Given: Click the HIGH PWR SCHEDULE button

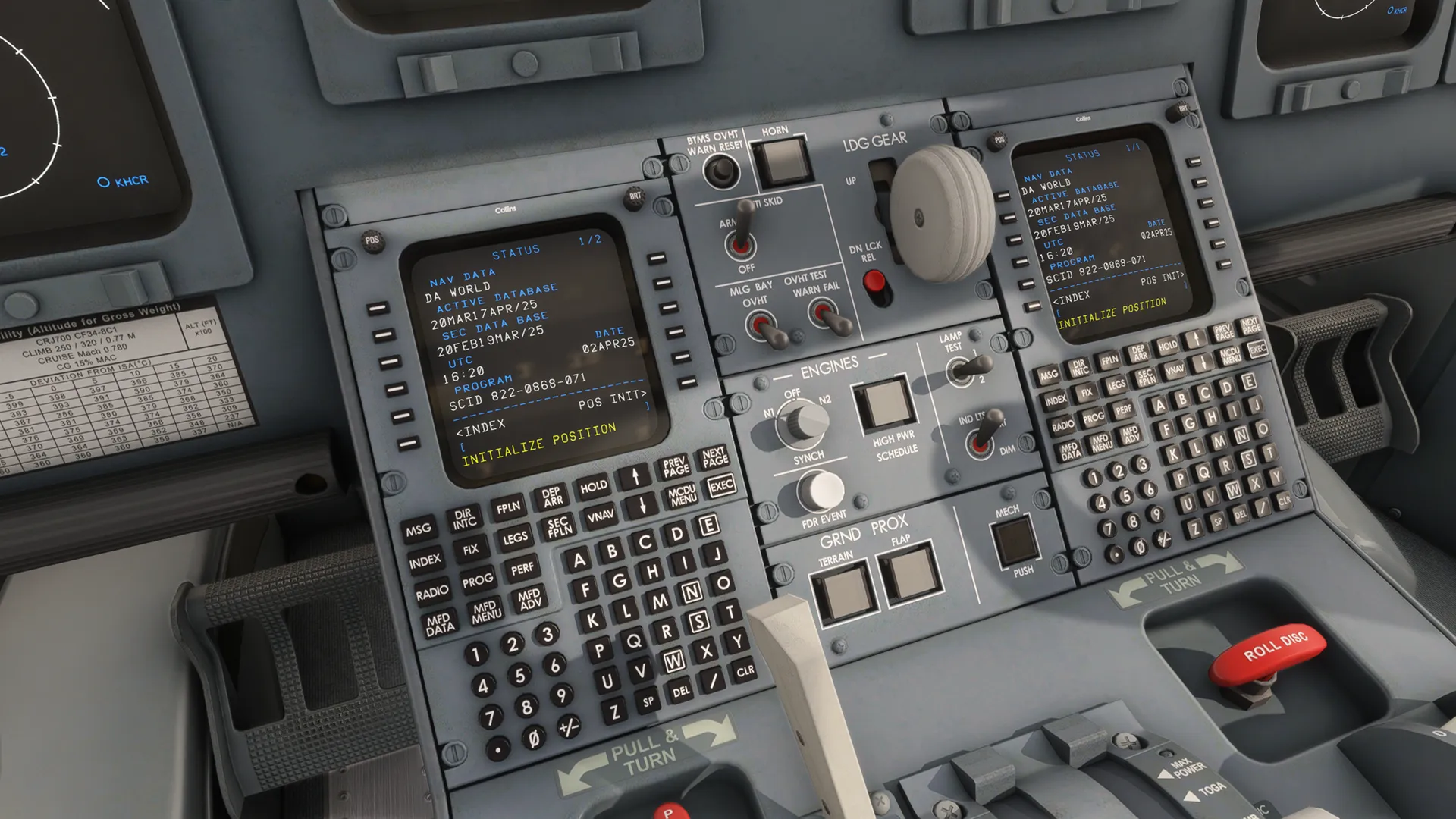Looking at the screenshot, I should pos(883,403).
